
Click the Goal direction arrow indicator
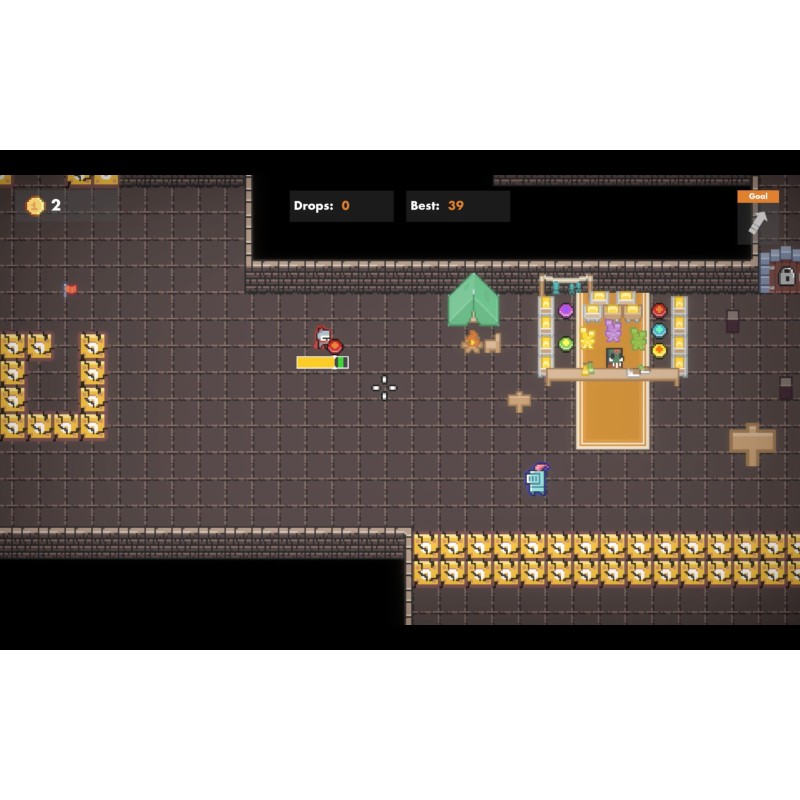(x=757, y=222)
